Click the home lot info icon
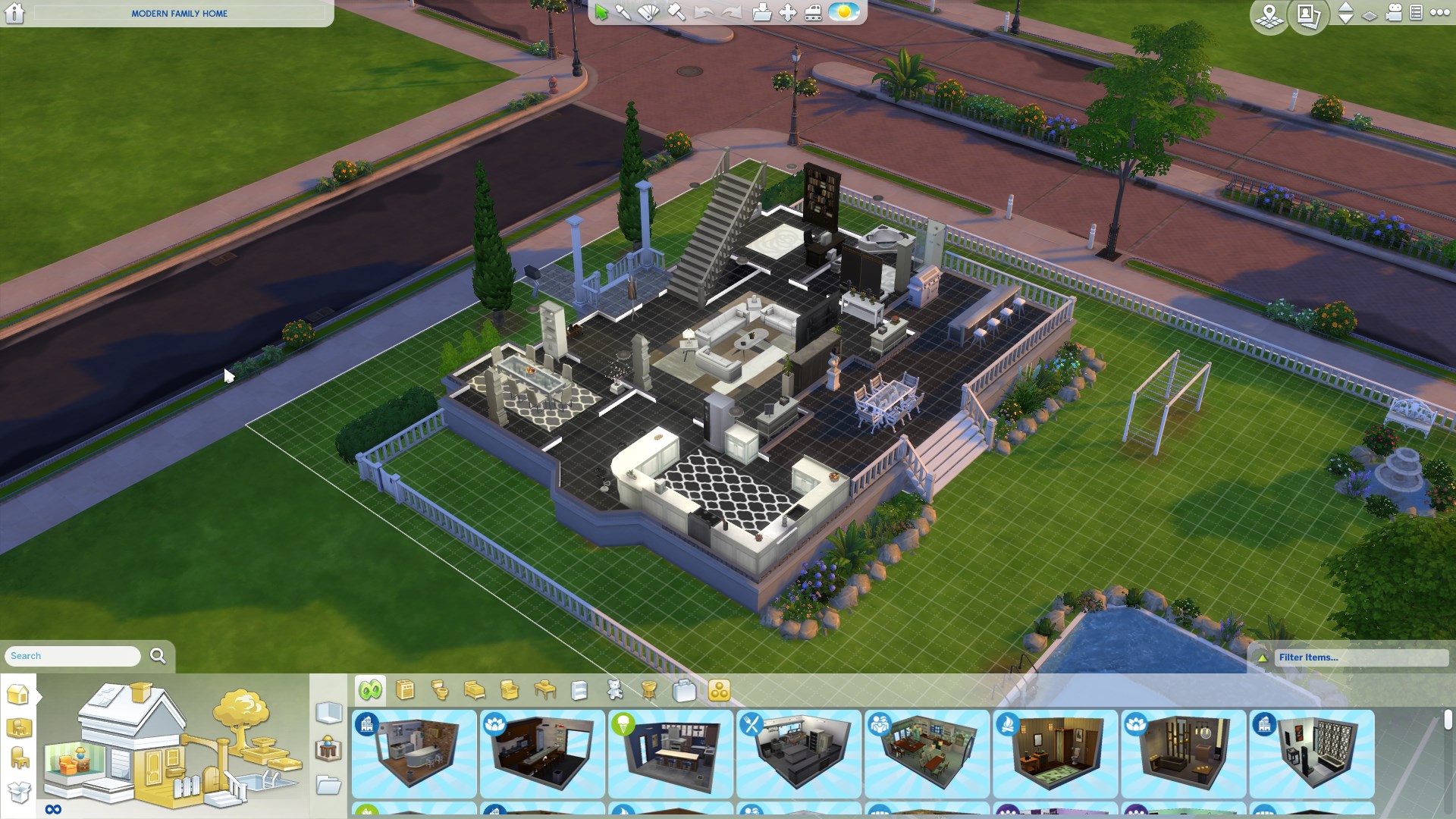Image resolution: width=1456 pixels, height=819 pixels. coord(14,13)
